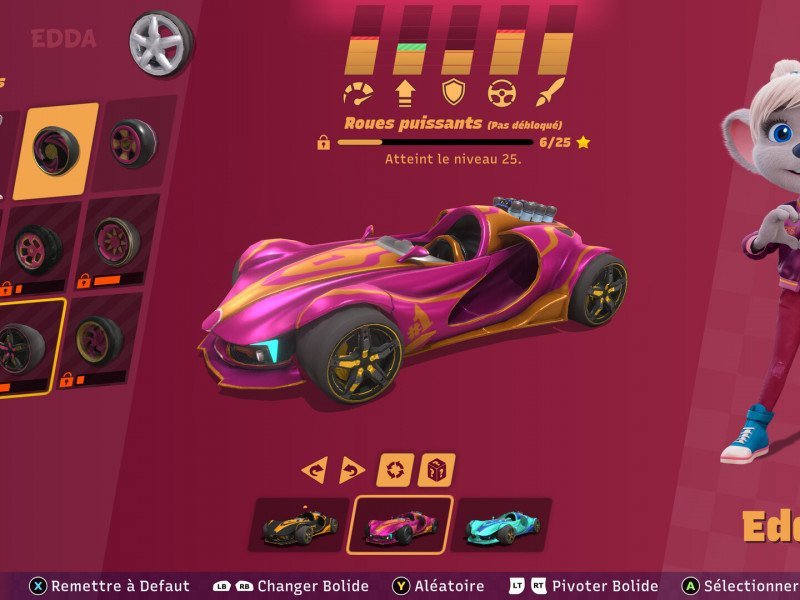Rotate the car with the right arrow button
The image size is (800, 600).
[x=352, y=470]
